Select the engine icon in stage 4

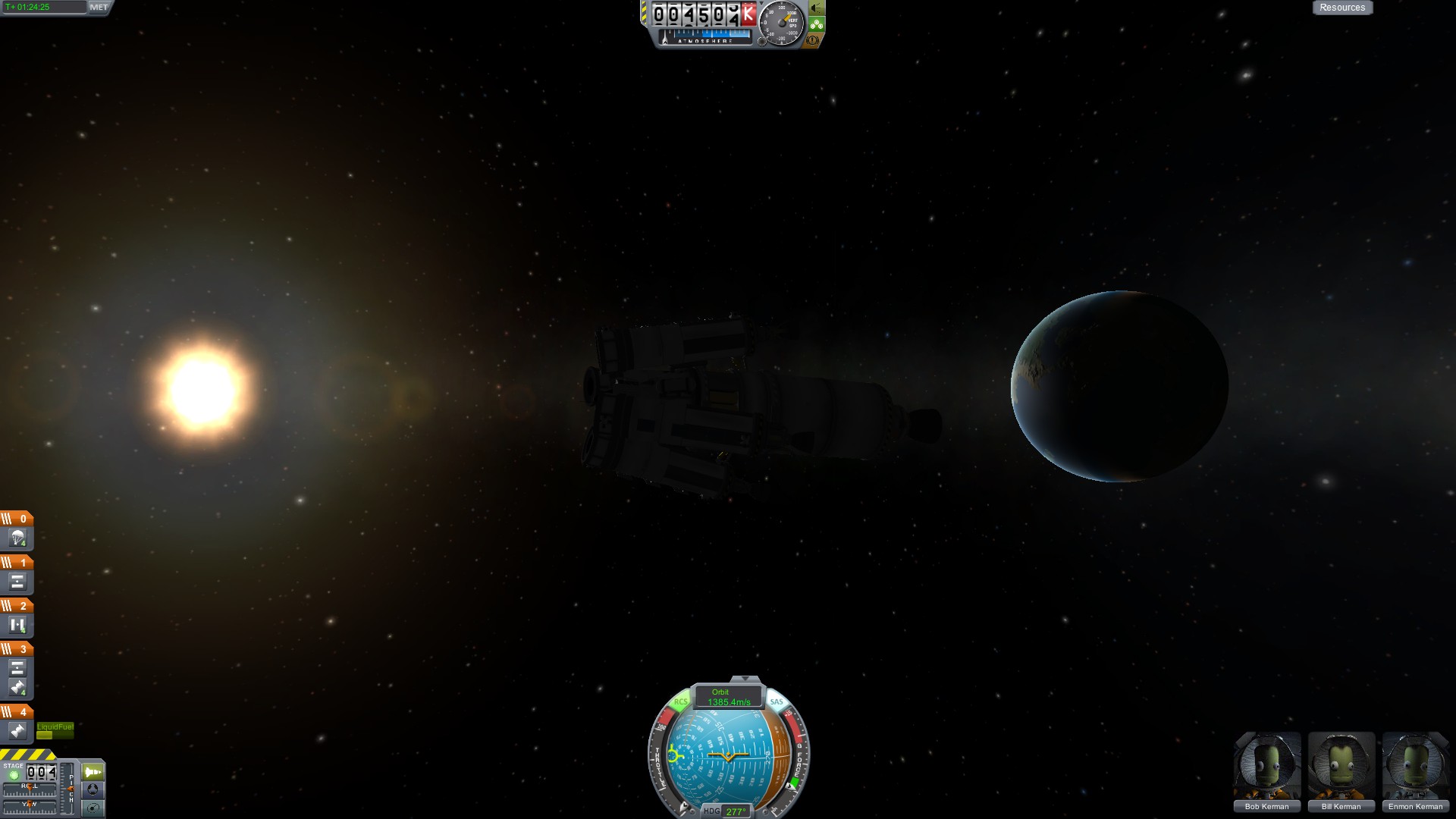17,731
